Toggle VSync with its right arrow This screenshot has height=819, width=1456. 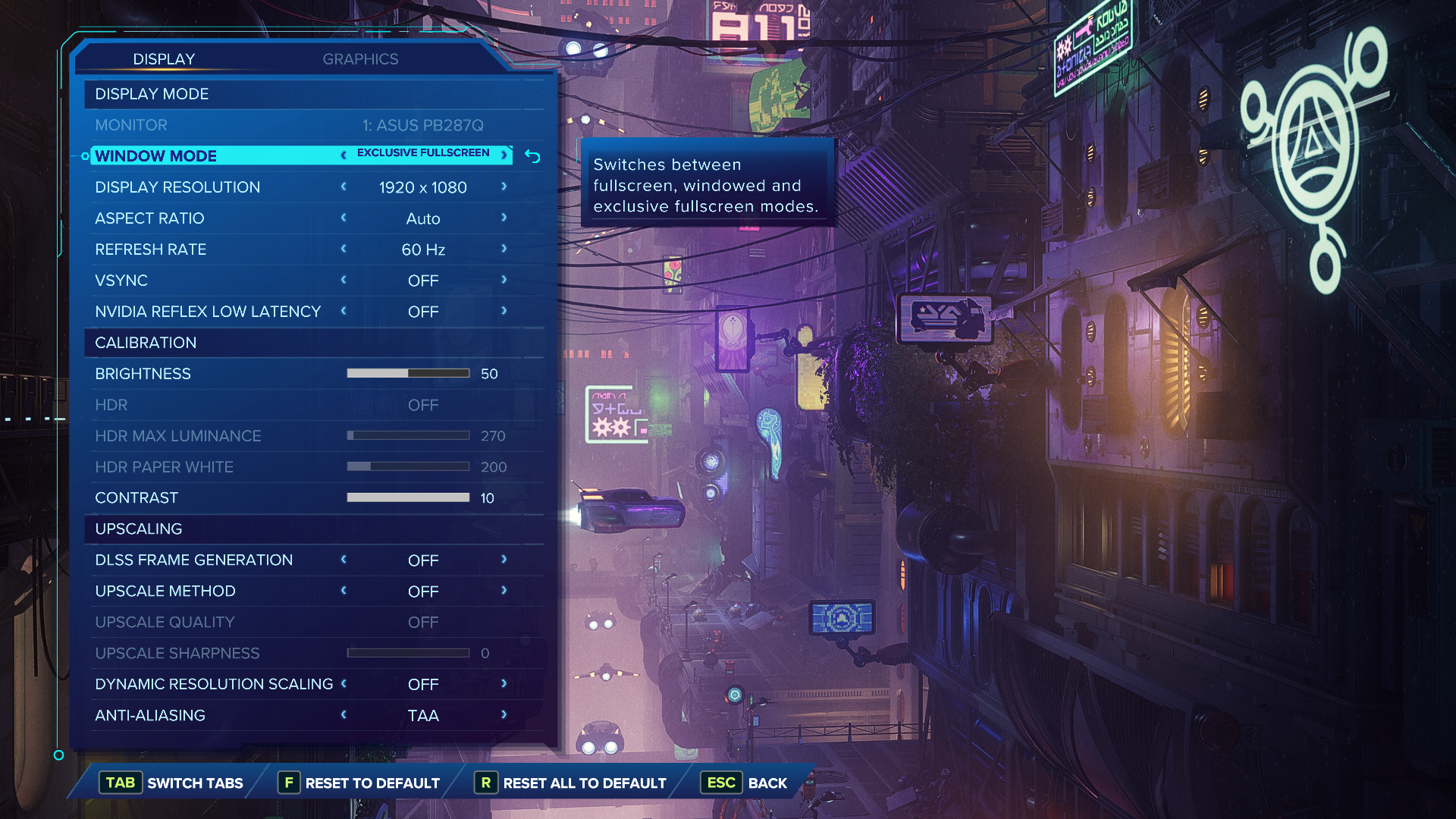click(504, 280)
